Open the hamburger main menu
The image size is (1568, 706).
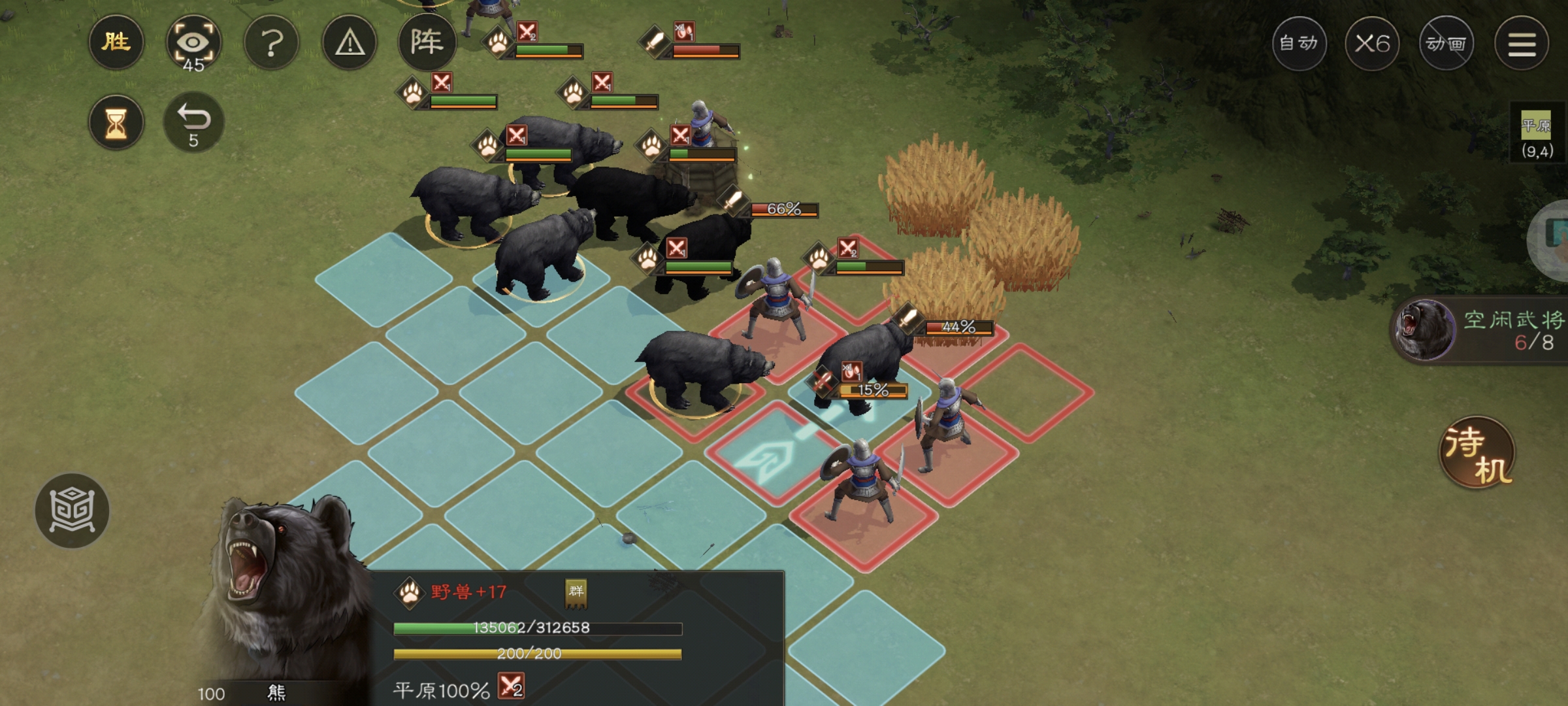1522,44
